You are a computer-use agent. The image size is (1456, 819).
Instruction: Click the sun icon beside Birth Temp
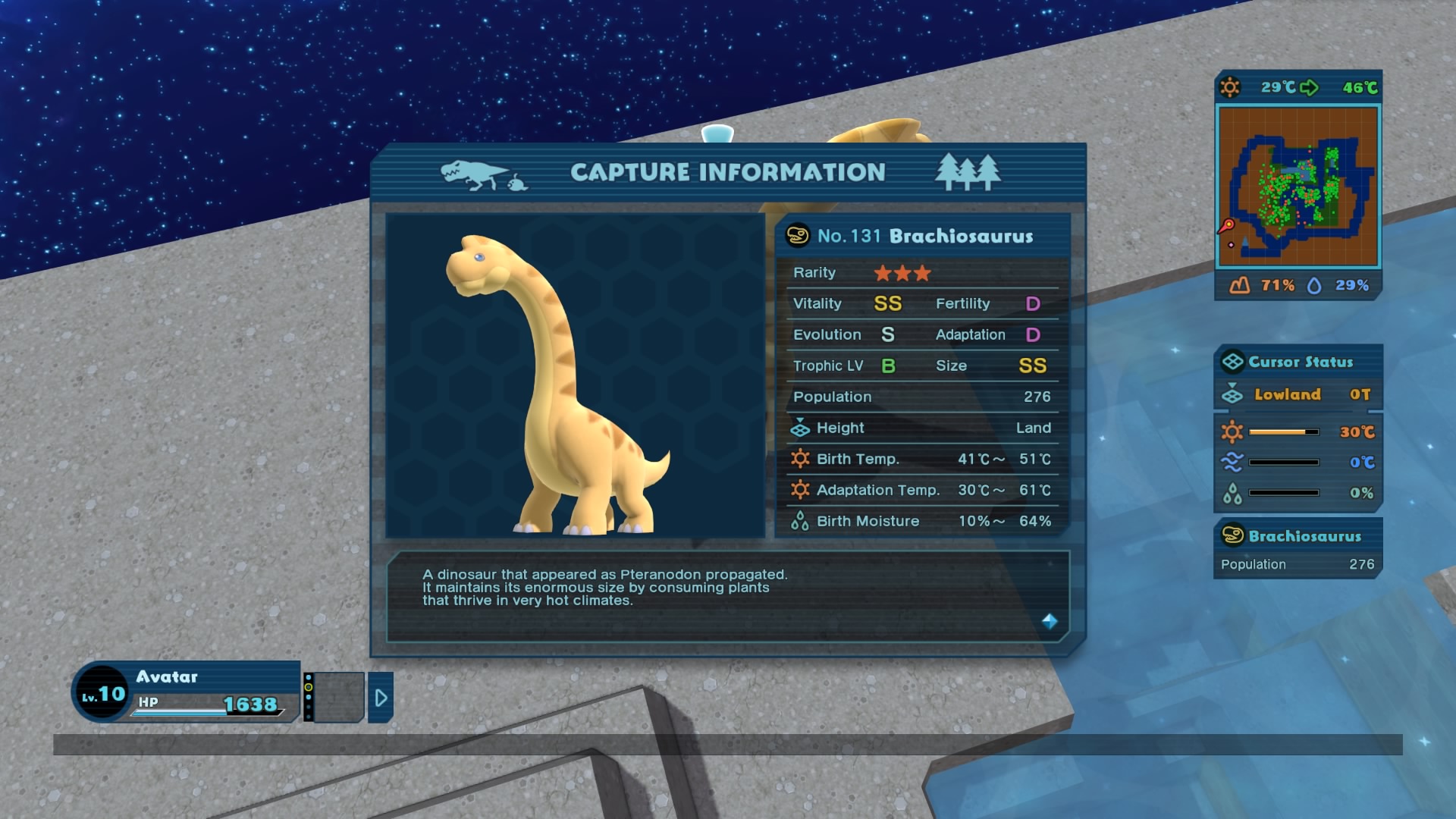click(800, 459)
